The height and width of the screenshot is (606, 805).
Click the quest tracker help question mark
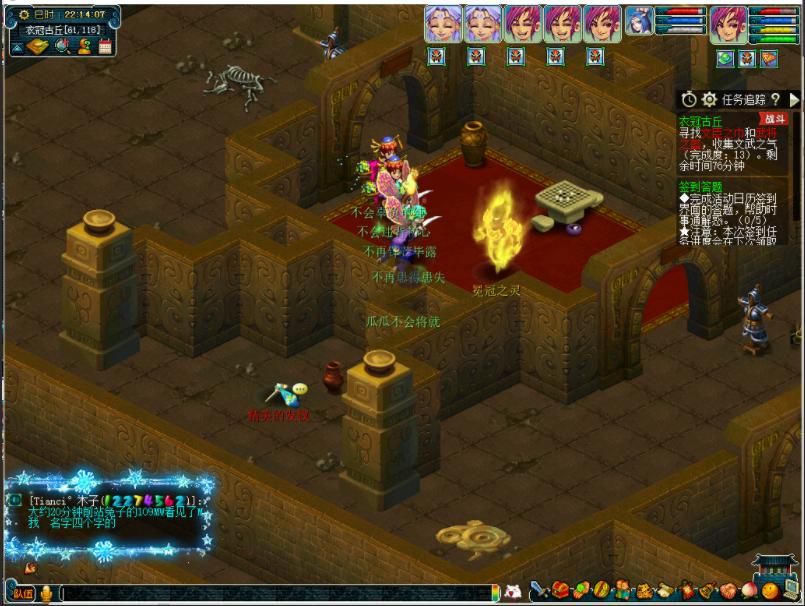point(775,99)
